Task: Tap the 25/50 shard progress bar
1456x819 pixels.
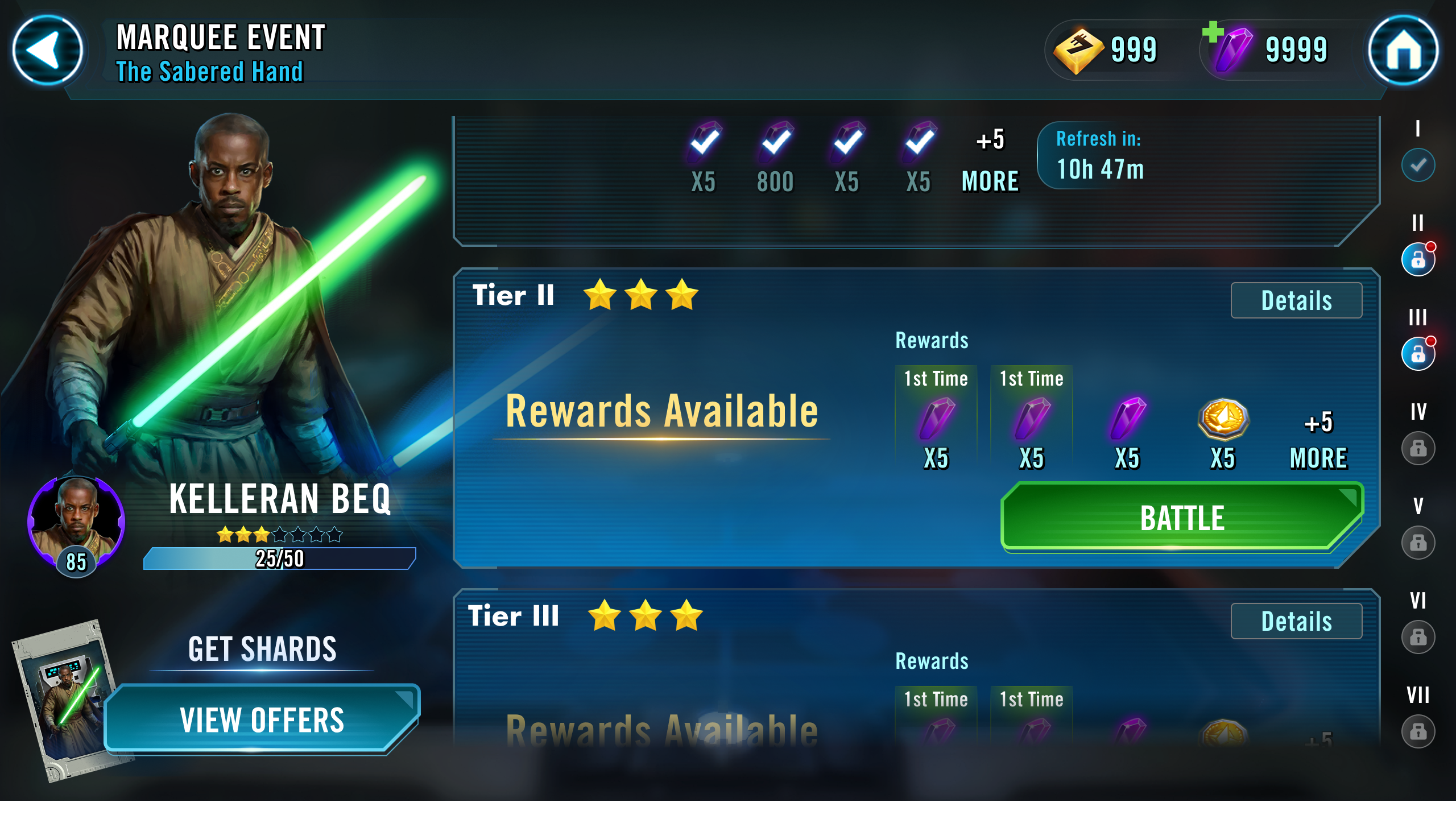Action: tap(280, 559)
